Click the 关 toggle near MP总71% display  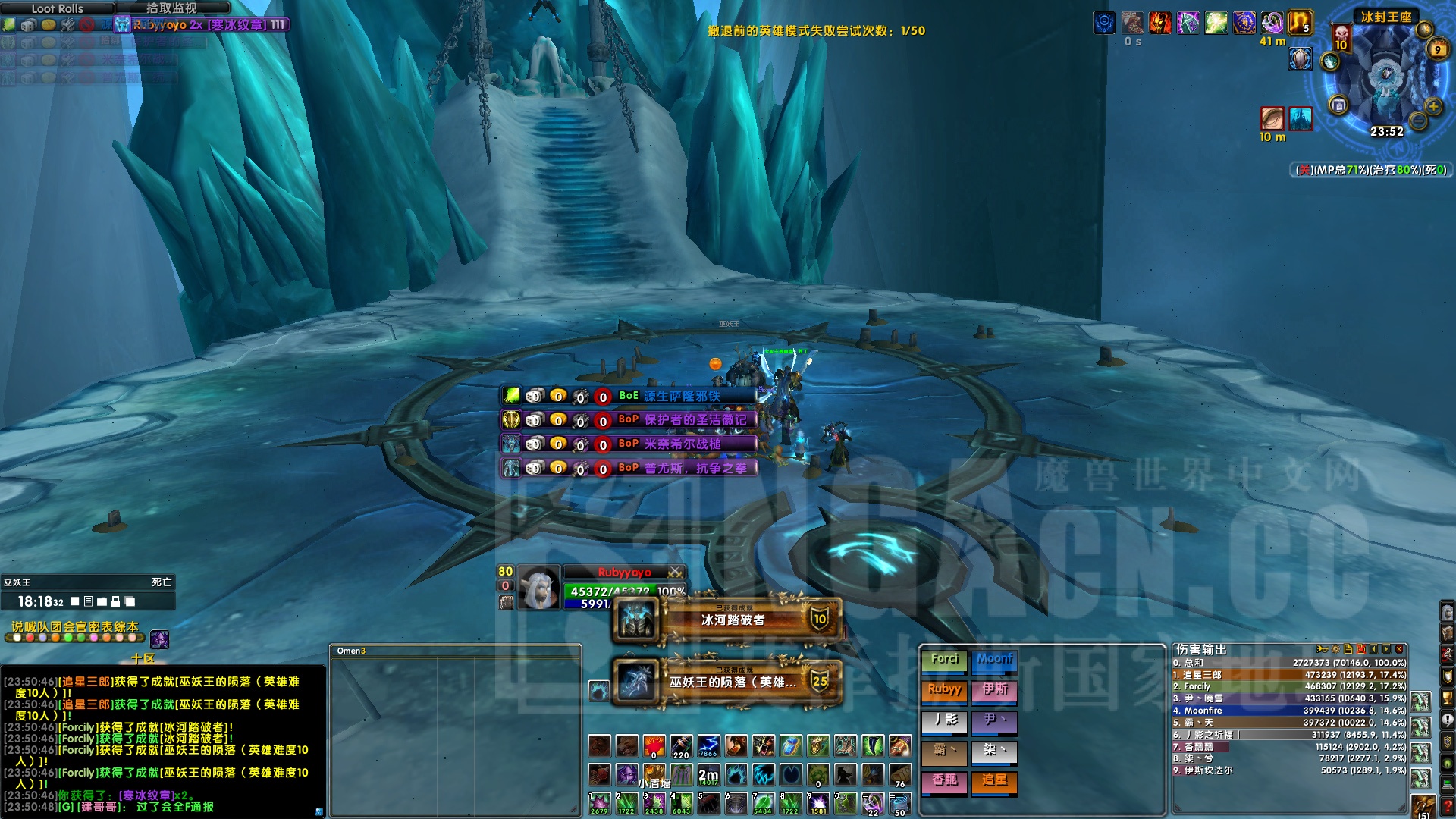click(1304, 168)
